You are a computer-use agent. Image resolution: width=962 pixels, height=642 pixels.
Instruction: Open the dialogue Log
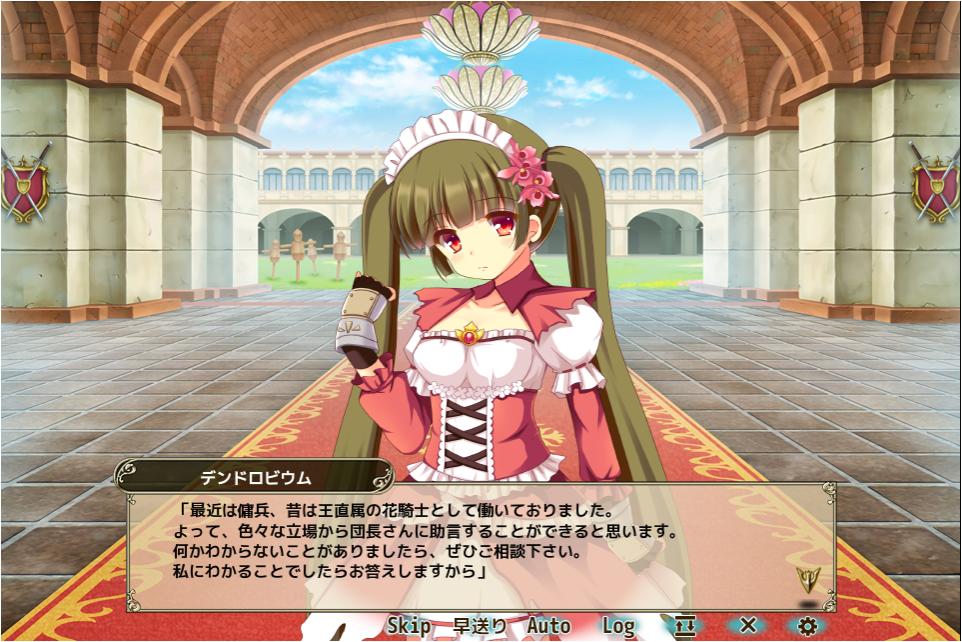[x=618, y=626]
